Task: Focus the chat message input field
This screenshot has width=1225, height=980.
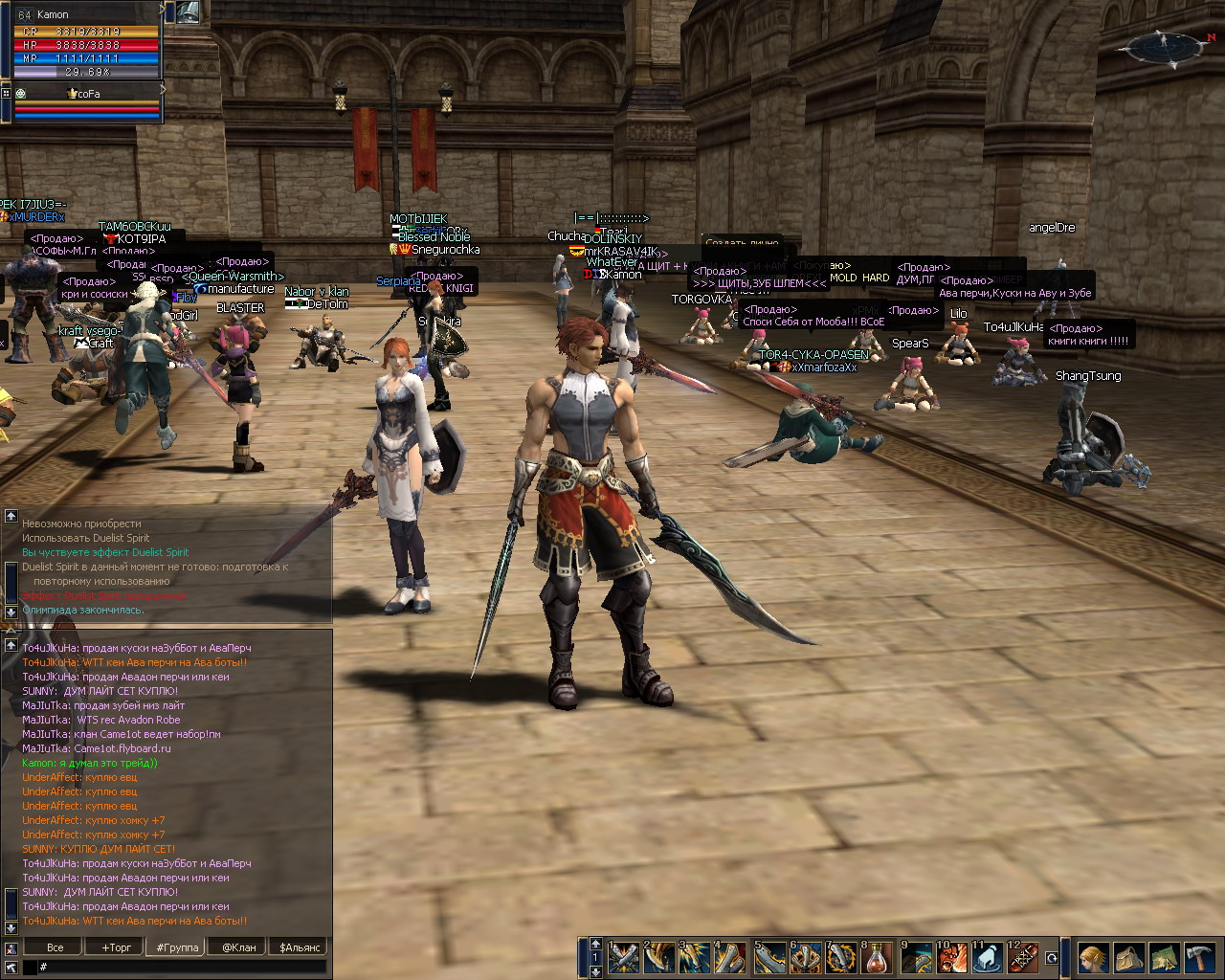Action: (182, 968)
